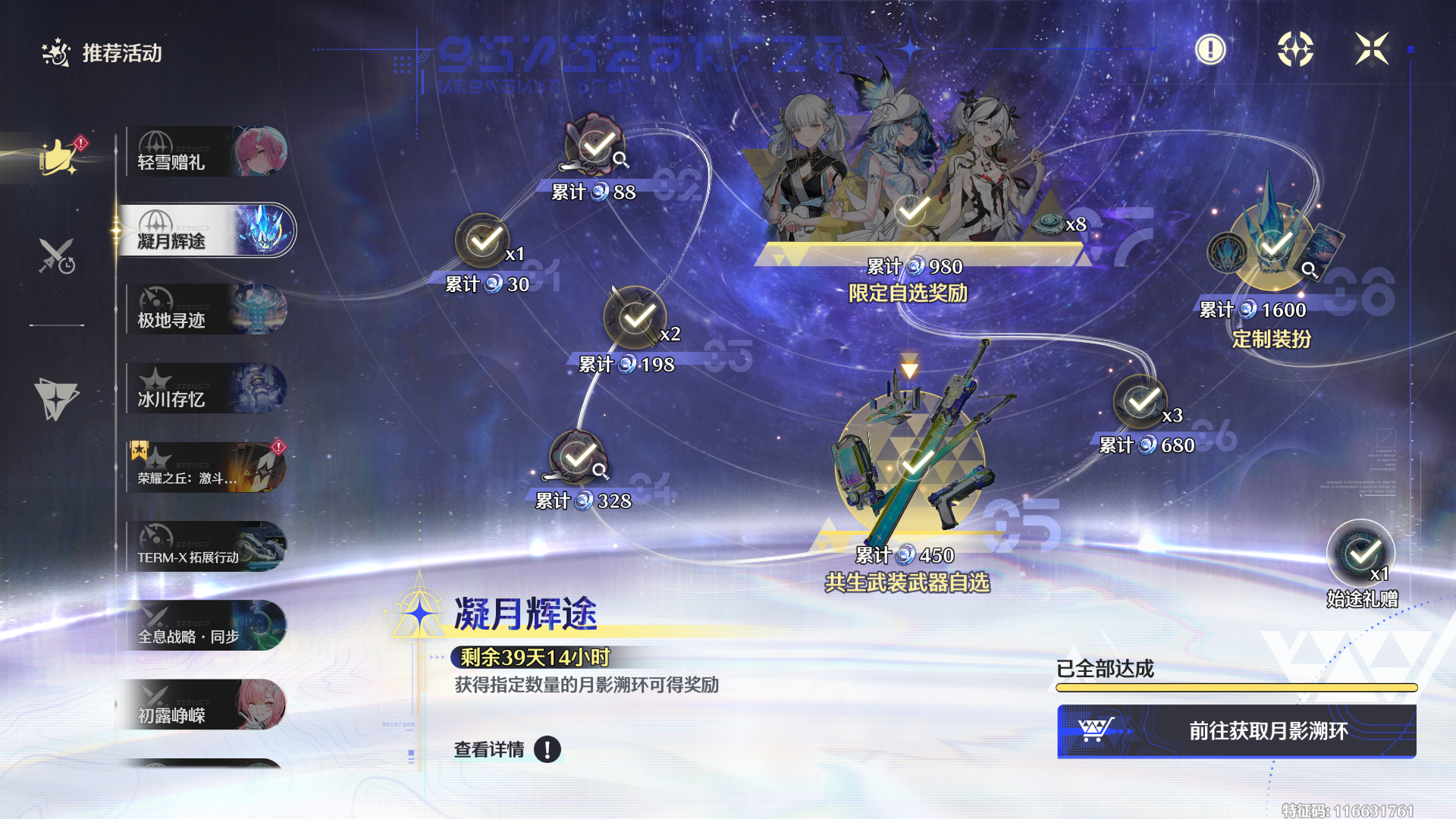The height and width of the screenshot is (819, 1456).
Task: Open the TERM-X拓展行动 event
Action: coord(206,547)
